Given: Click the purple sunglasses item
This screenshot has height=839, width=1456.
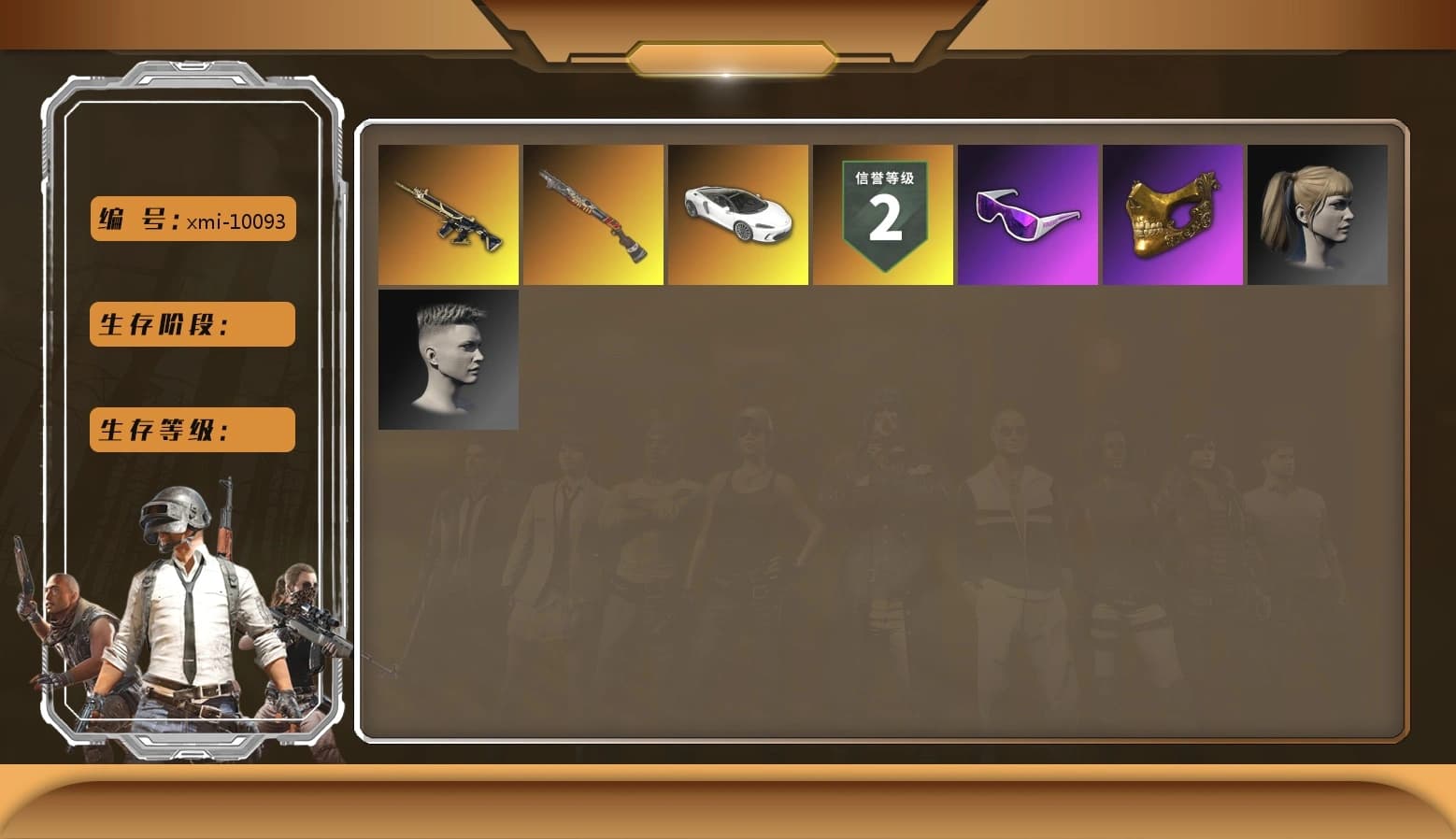Looking at the screenshot, I should pyautogui.click(x=1028, y=215).
